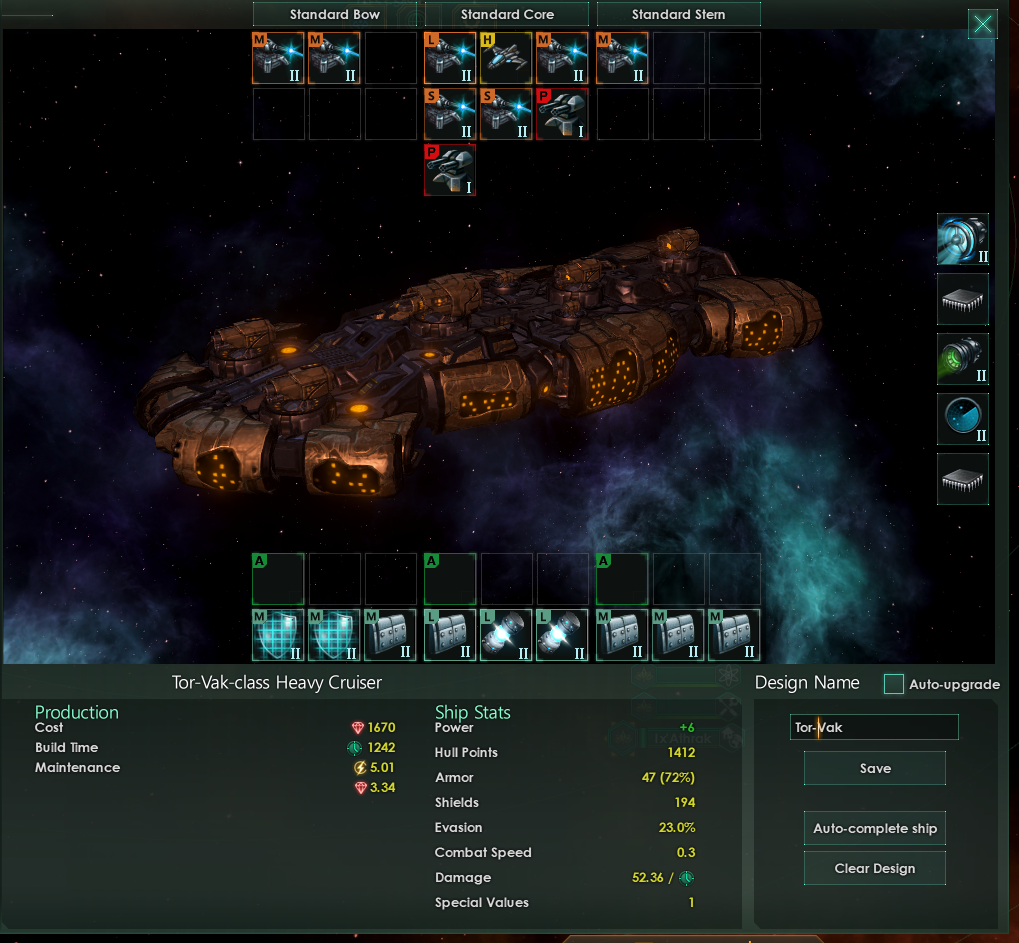The height and width of the screenshot is (943, 1019).
Task: Select the blue FTL drive component slot
Action: coord(963,239)
